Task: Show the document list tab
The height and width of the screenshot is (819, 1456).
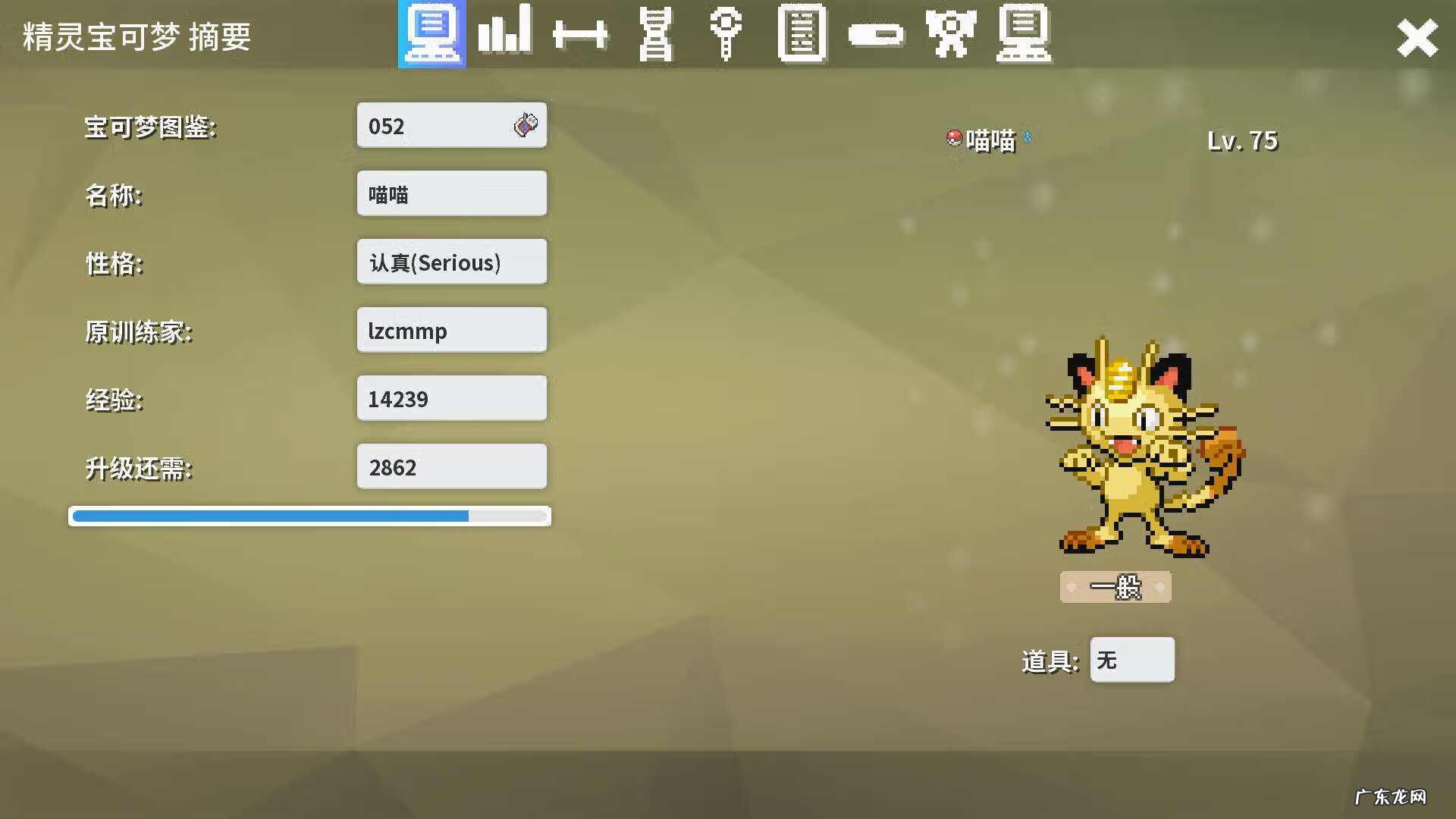Action: point(802,34)
